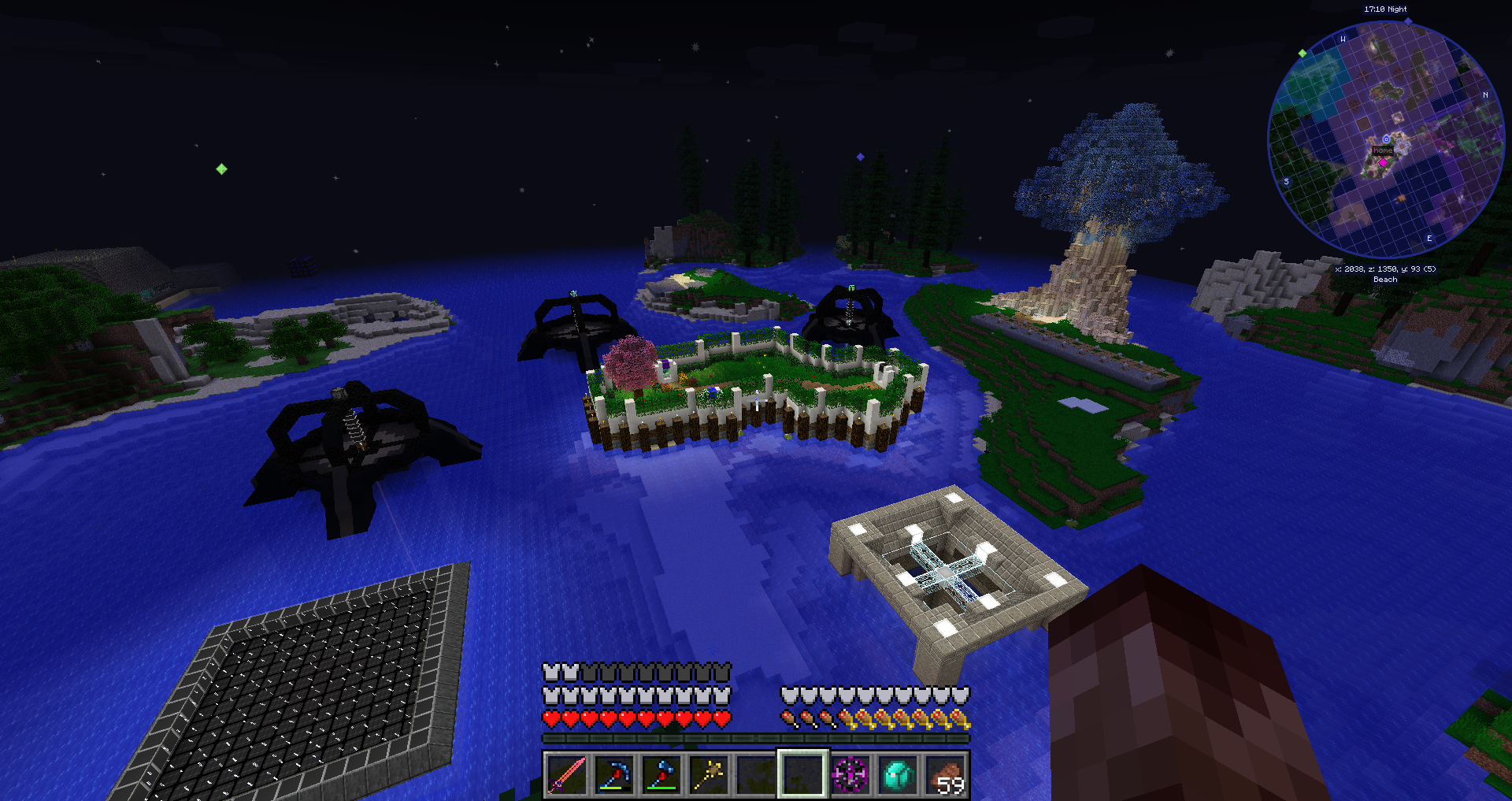This screenshot has height=801, width=1512.
Task: Equip the golden star wand
Action: click(709, 774)
